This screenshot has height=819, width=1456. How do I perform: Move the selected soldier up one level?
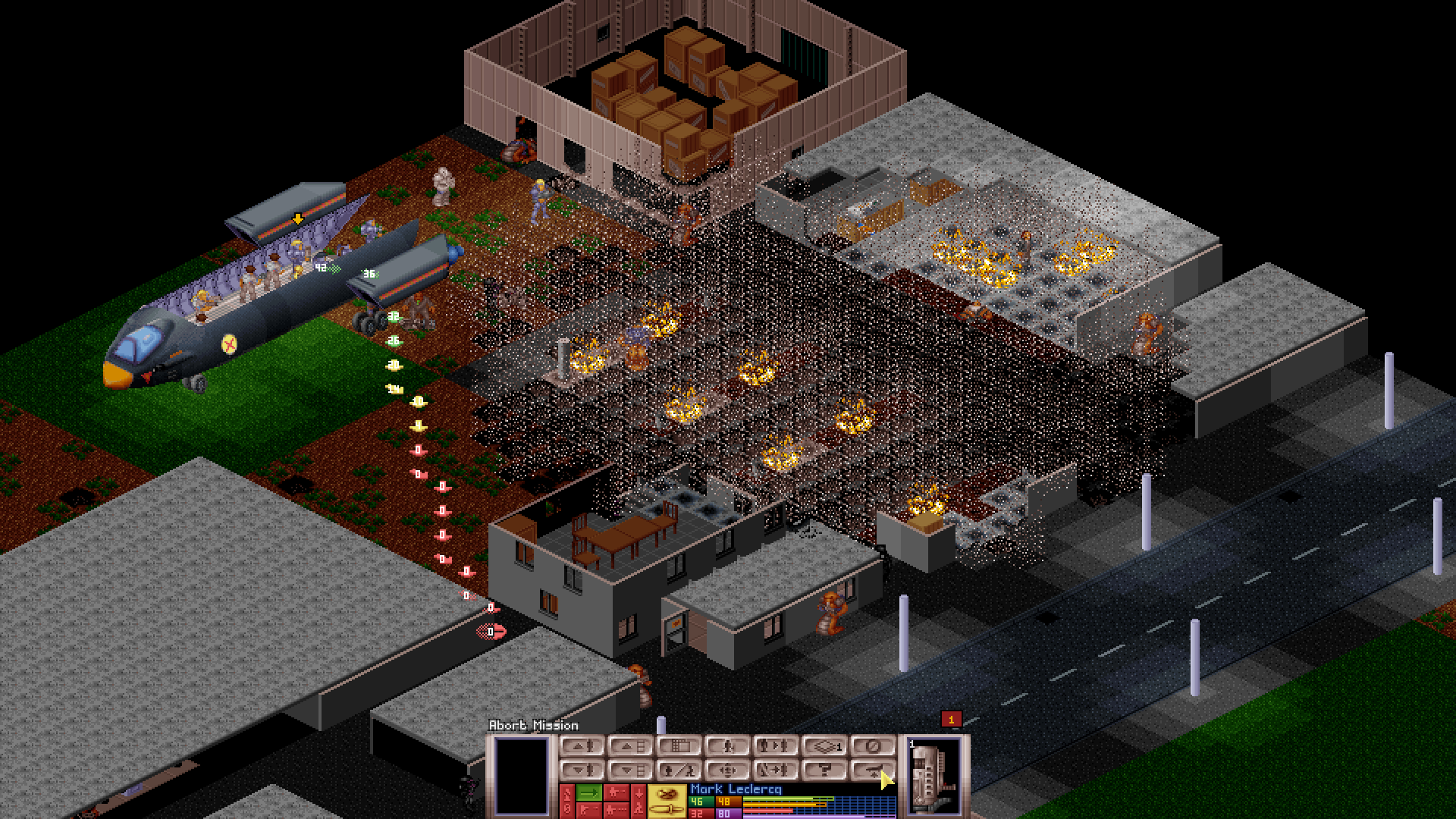click(x=582, y=745)
